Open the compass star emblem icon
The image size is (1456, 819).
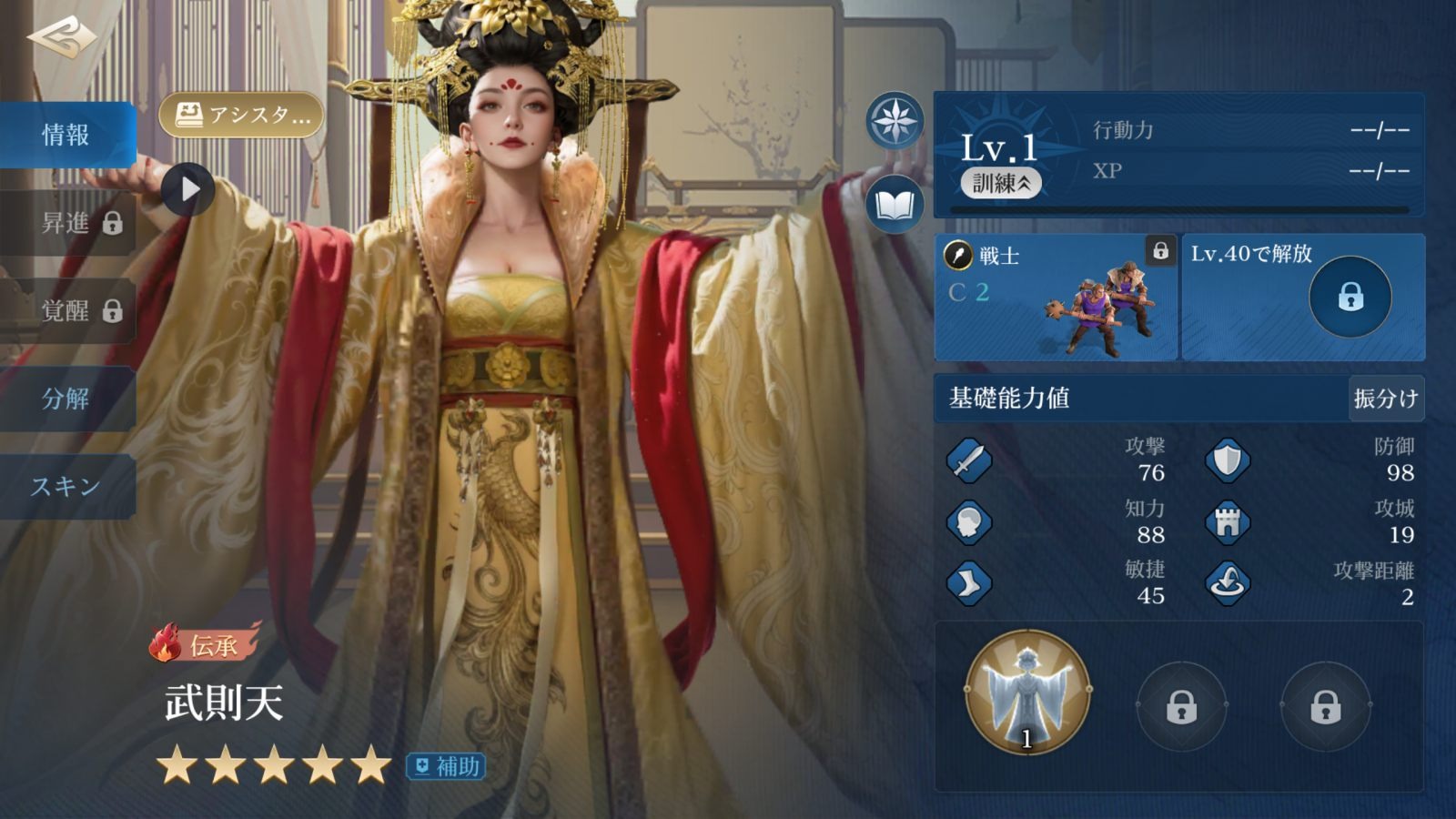coord(895,120)
